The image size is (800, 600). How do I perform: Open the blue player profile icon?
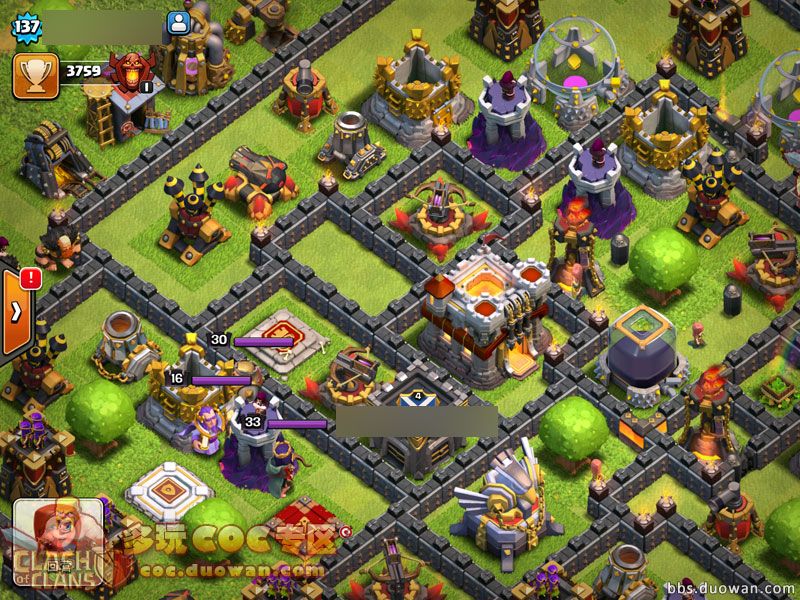179,22
